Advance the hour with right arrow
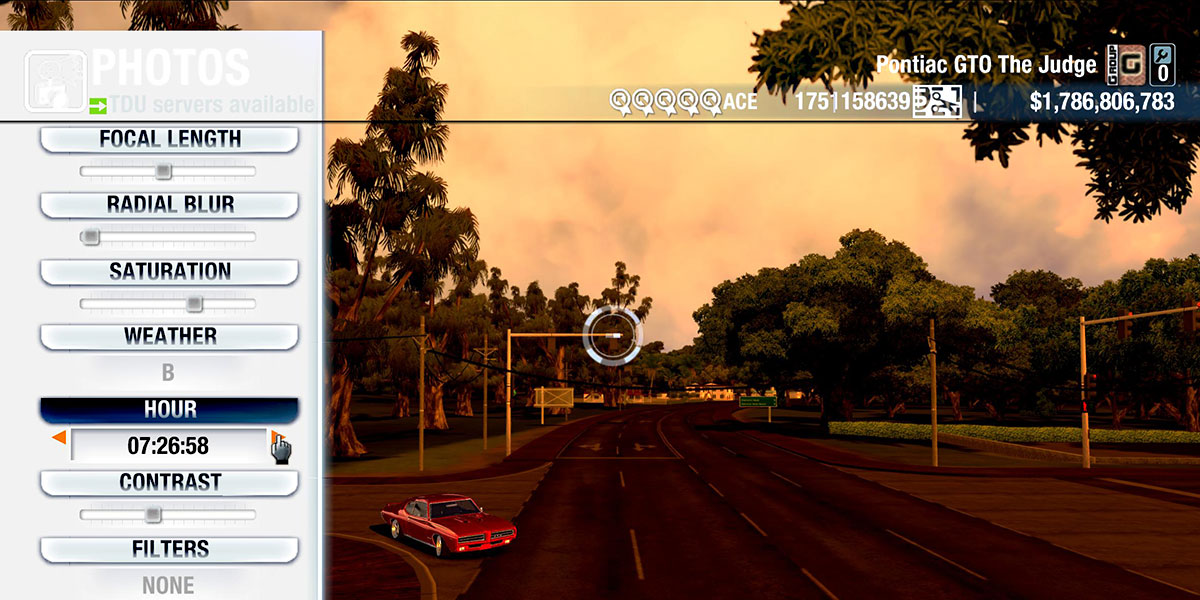 pyautogui.click(x=275, y=438)
